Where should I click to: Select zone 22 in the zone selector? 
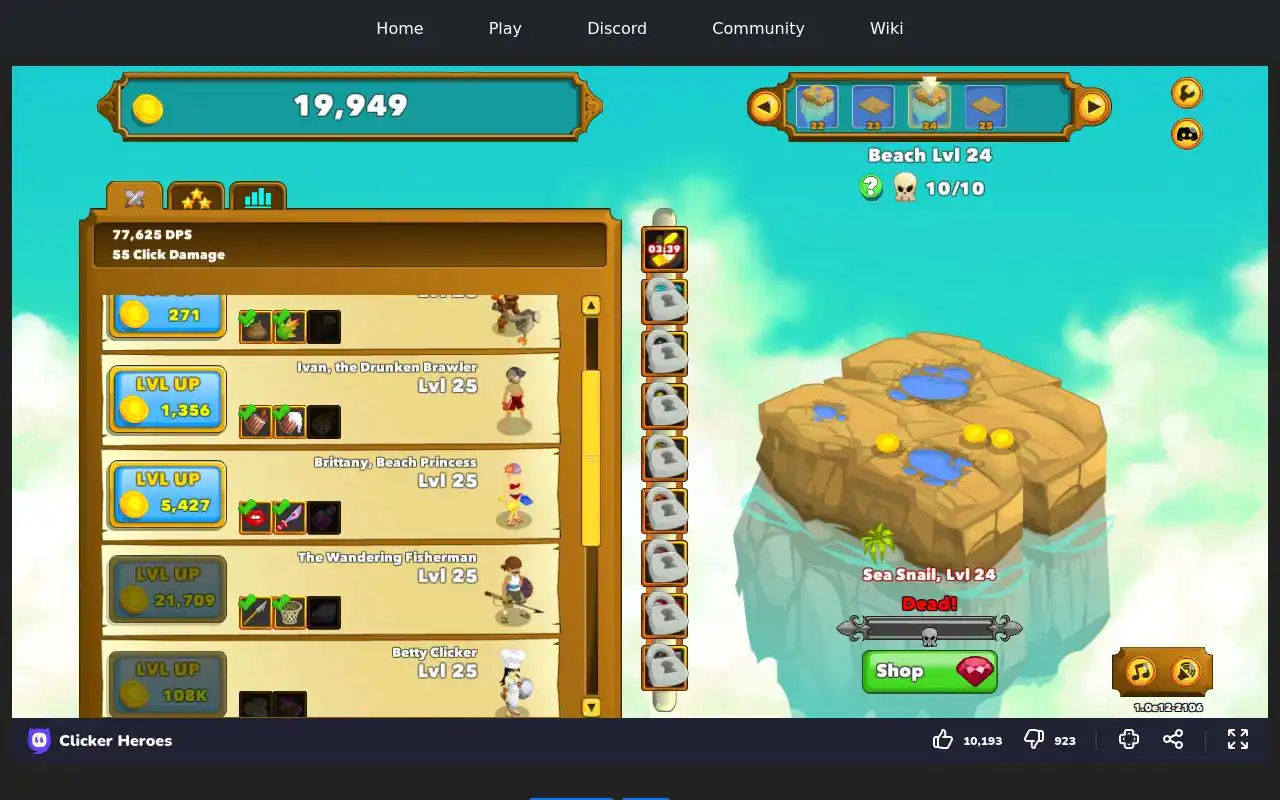pos(817,107)
